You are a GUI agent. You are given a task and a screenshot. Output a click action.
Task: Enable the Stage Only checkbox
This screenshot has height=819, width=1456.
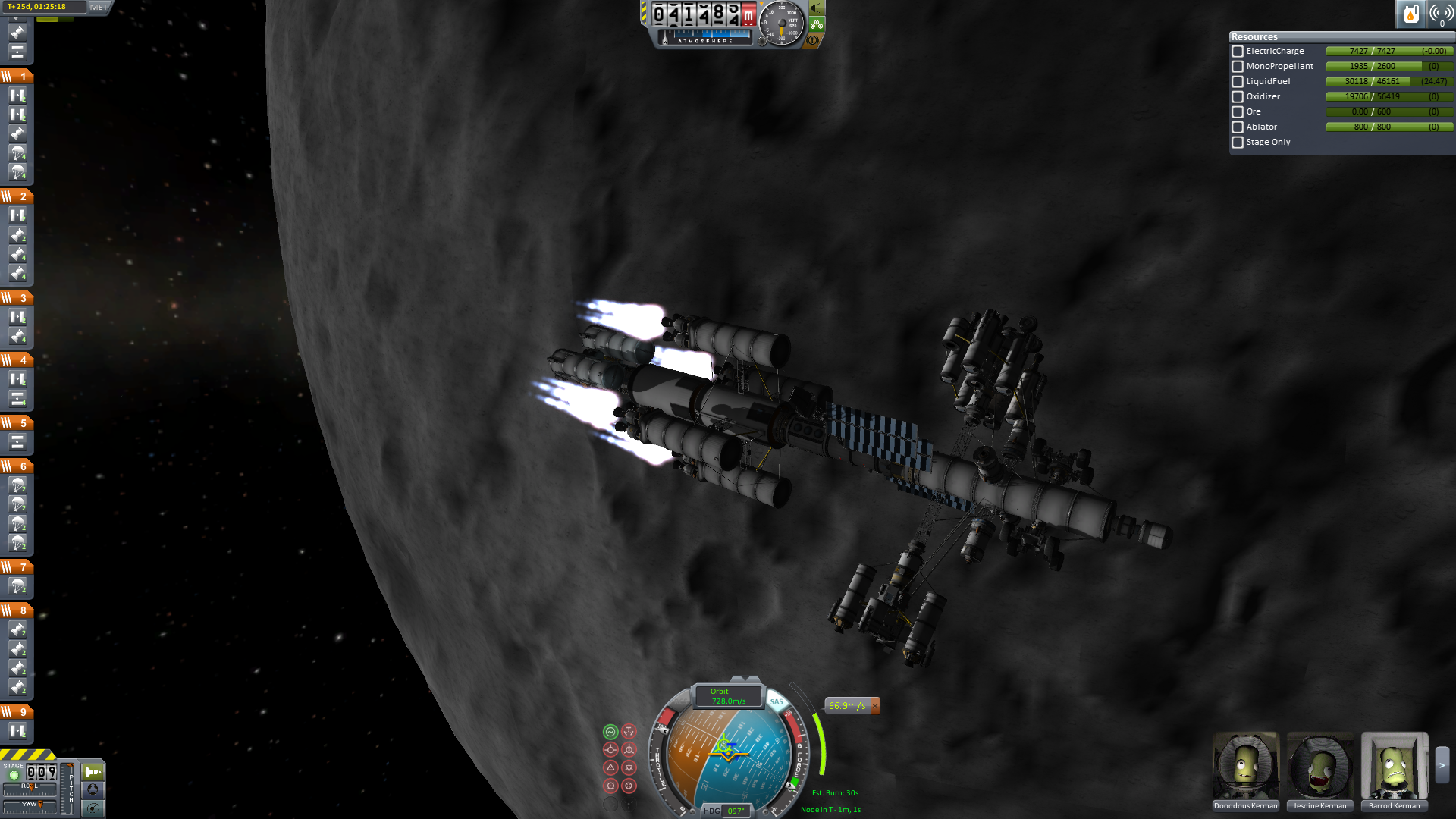coord(1238,143)
